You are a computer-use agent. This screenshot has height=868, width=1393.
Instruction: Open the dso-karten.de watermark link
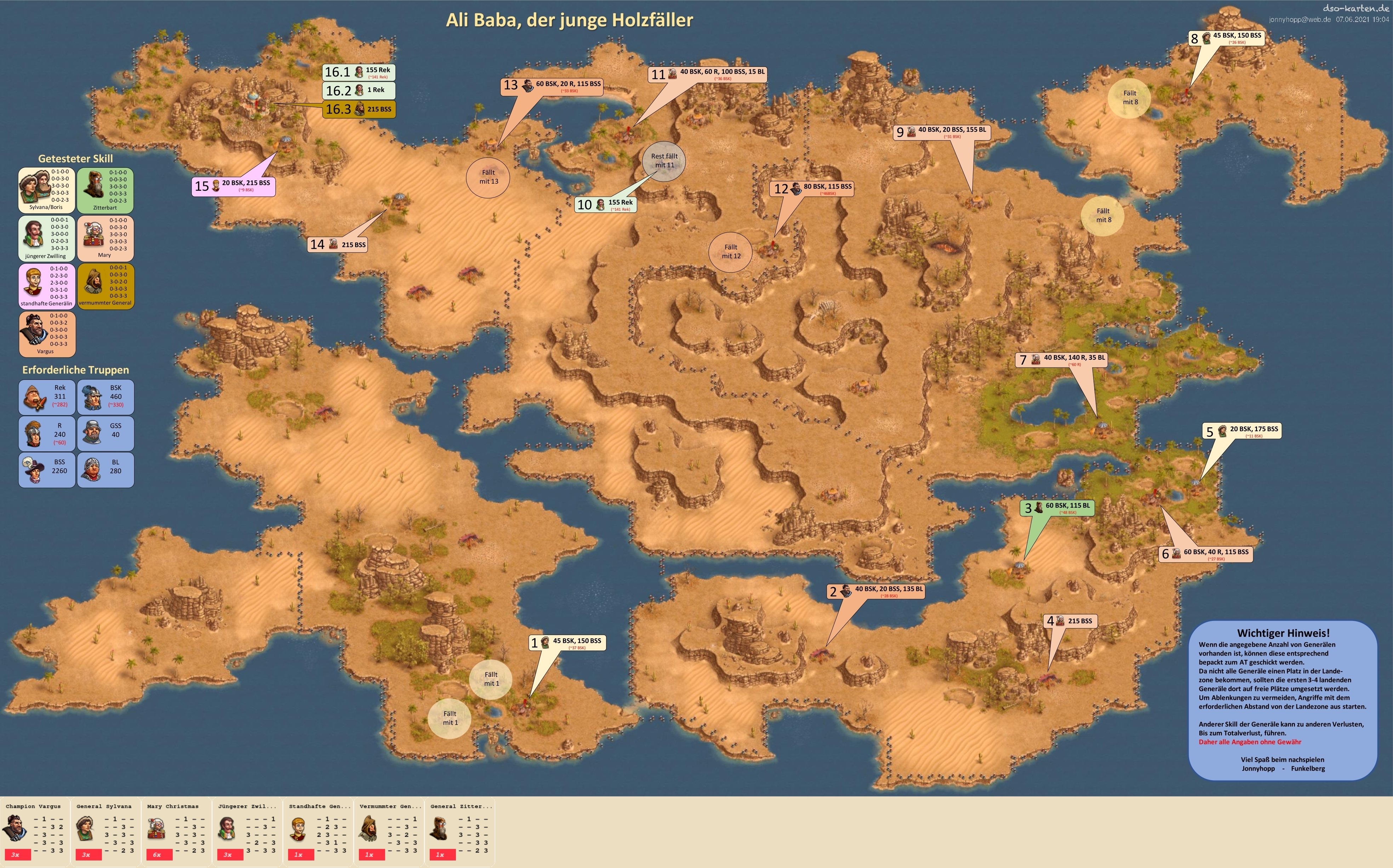click(1354, 8)
